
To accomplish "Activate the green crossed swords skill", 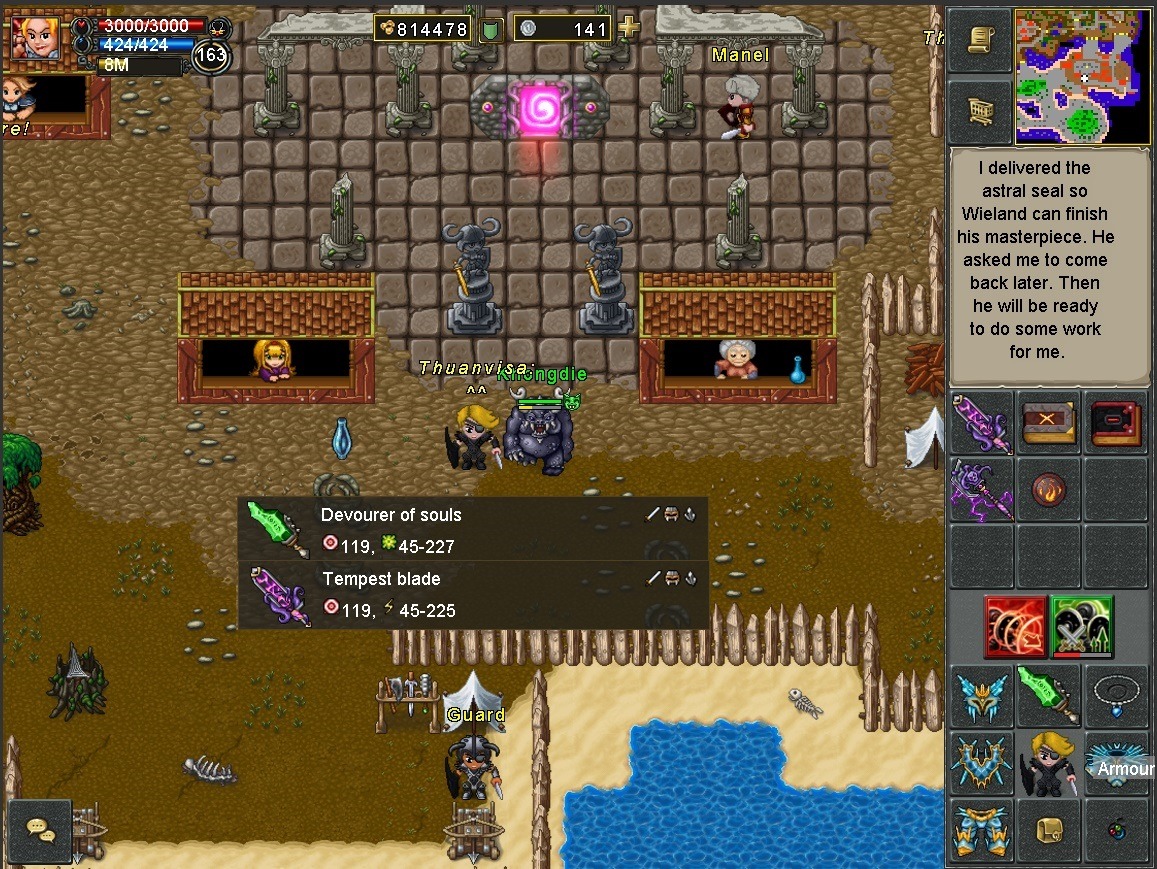I will tap(1082, 626).
